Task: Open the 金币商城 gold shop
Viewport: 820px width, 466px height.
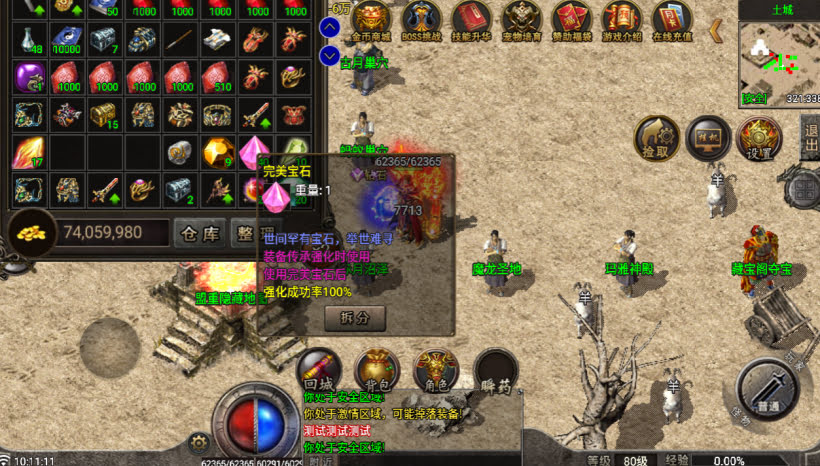Action: (x=371, y=20)
